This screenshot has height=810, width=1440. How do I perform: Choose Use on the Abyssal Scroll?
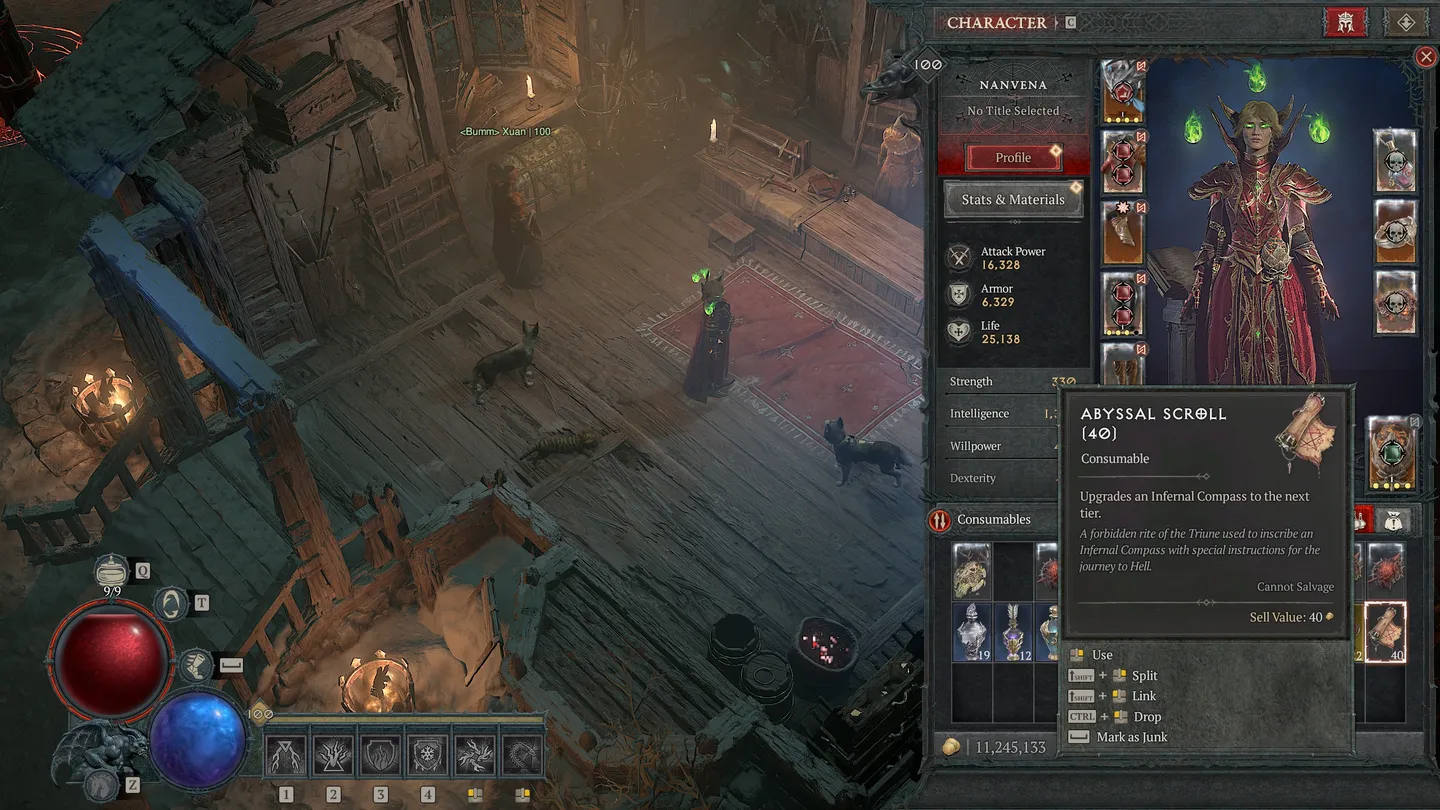click(x=1101, y=654)
